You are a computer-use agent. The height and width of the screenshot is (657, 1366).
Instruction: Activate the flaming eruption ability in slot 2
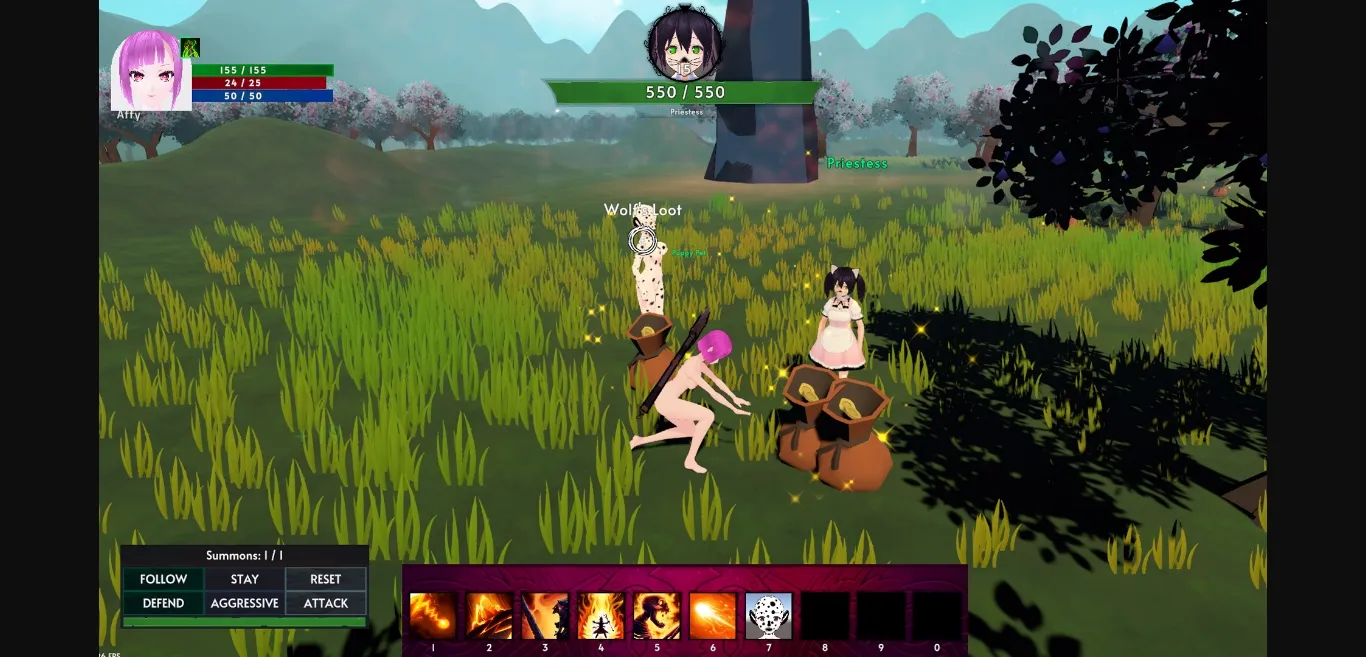point(489,616)
